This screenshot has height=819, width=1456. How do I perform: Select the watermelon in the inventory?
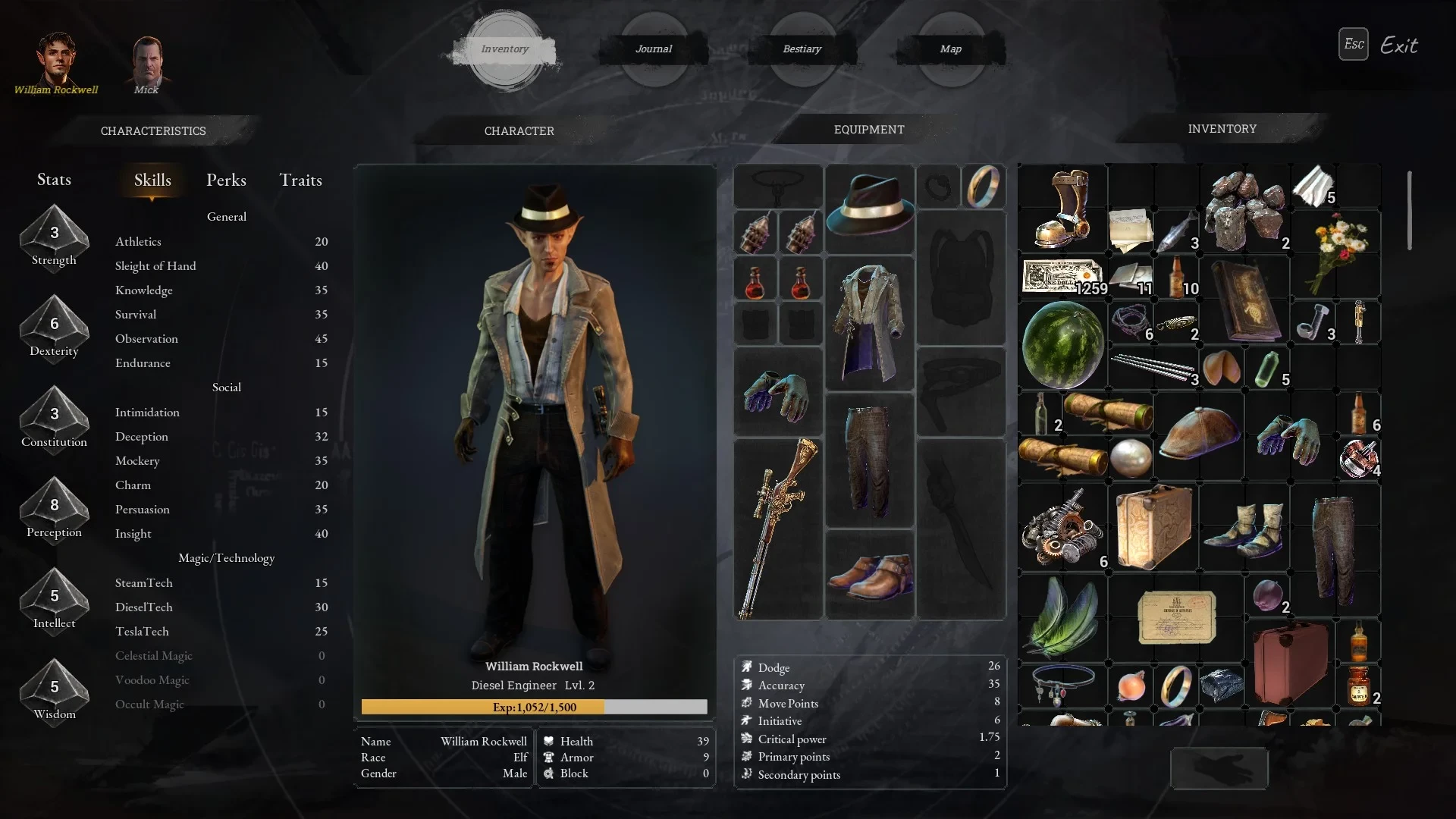pos(1062,345)
